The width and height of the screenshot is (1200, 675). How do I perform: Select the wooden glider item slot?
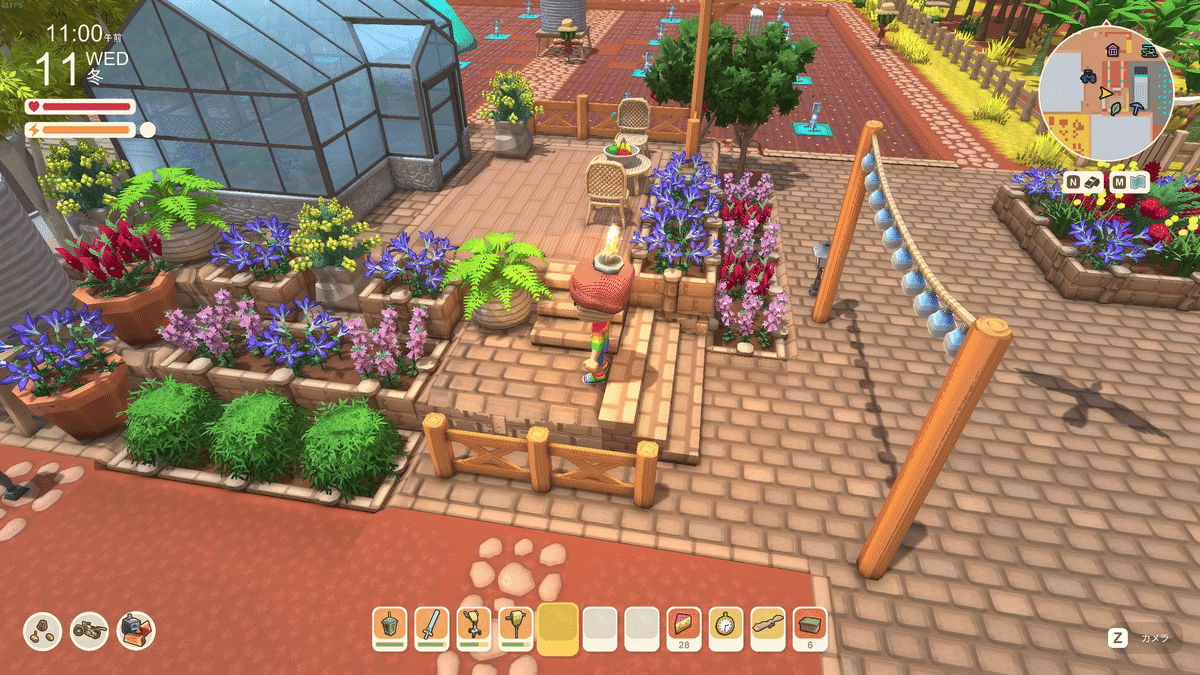[x=768, y=627]
